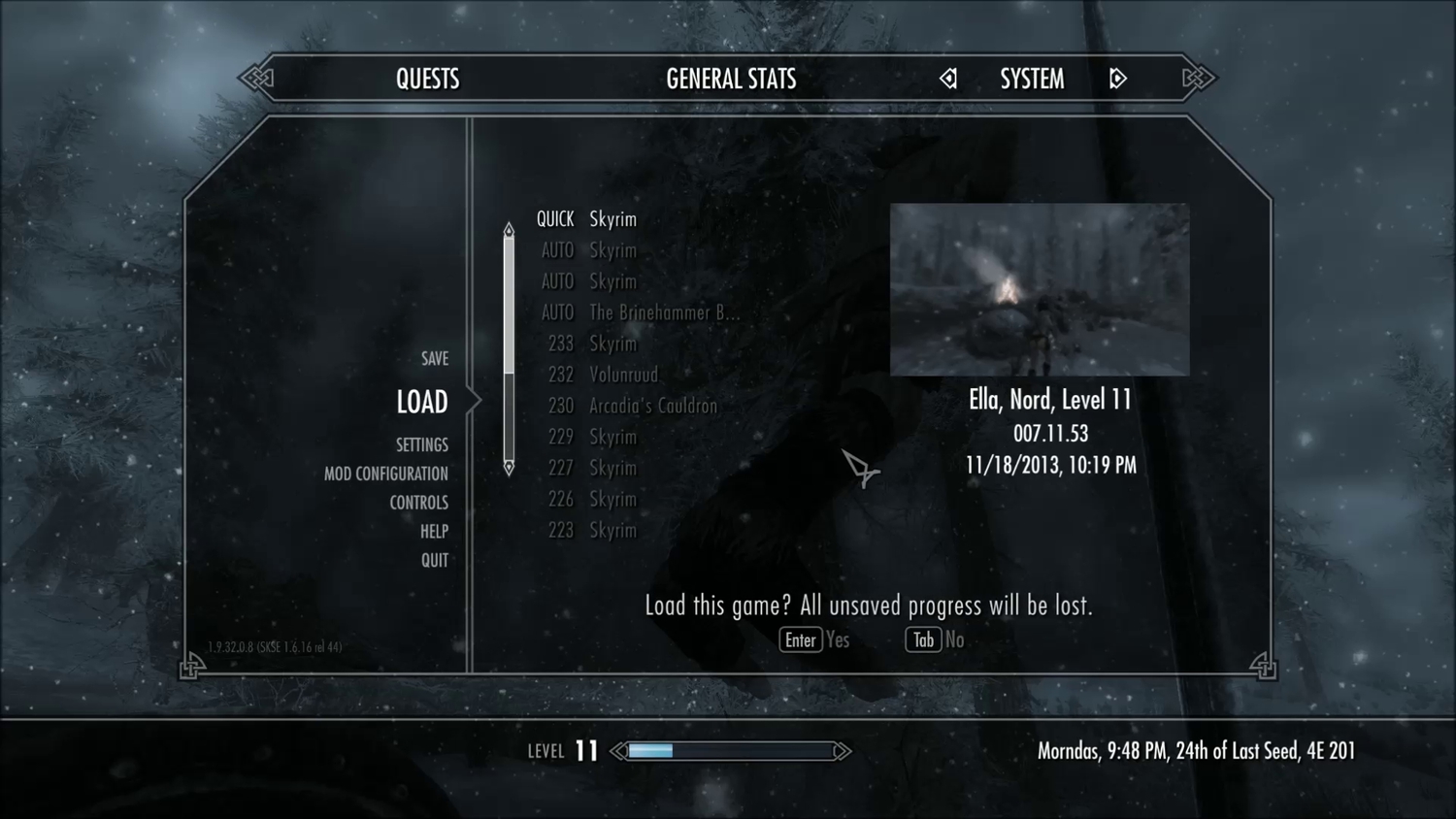Choose the Brinehammer autosave row
Viewport: 1456px width, 819px height.
(641, 312)
